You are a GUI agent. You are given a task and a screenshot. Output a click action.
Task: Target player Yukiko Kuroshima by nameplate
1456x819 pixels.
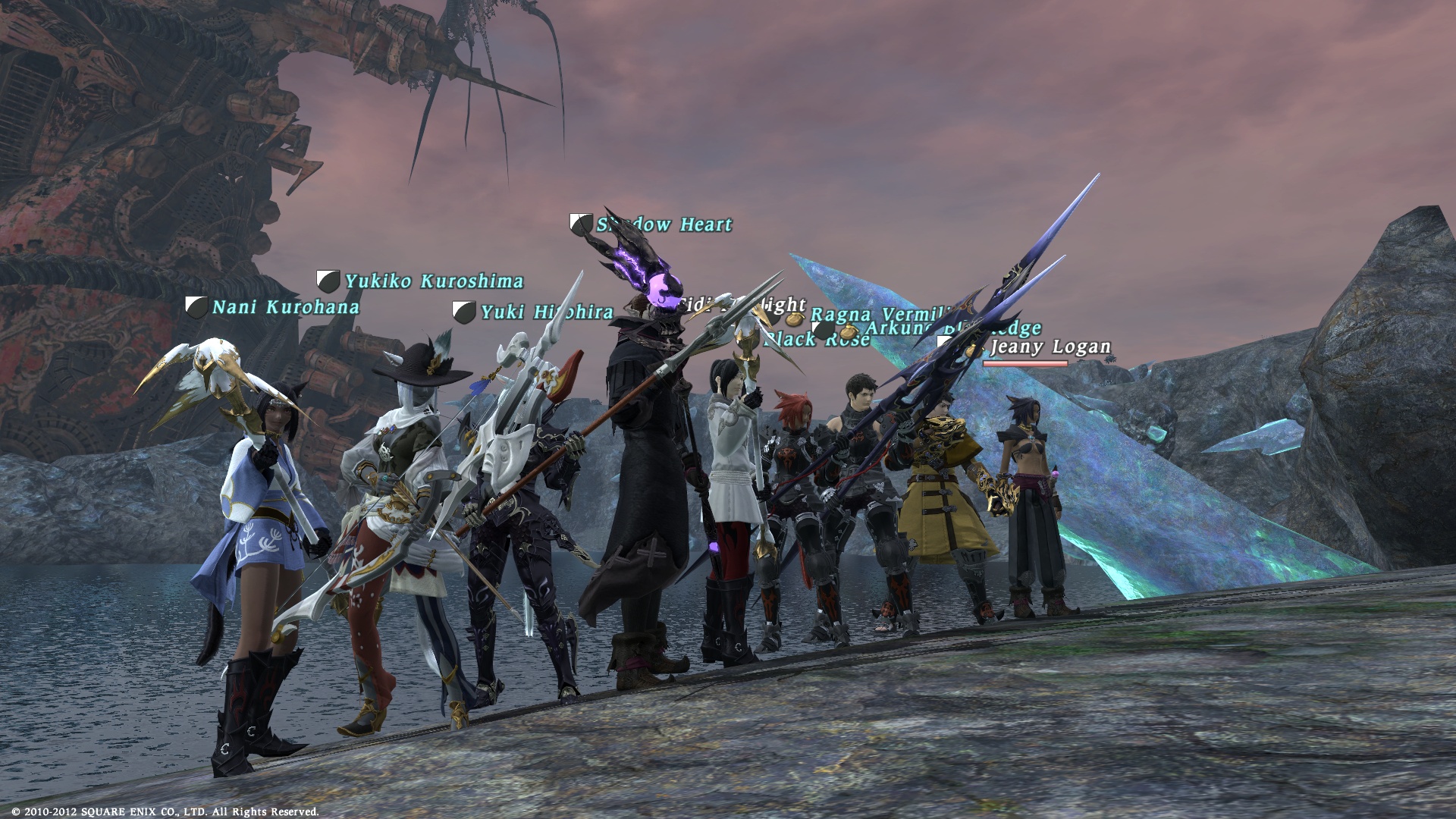click(434, 281)
